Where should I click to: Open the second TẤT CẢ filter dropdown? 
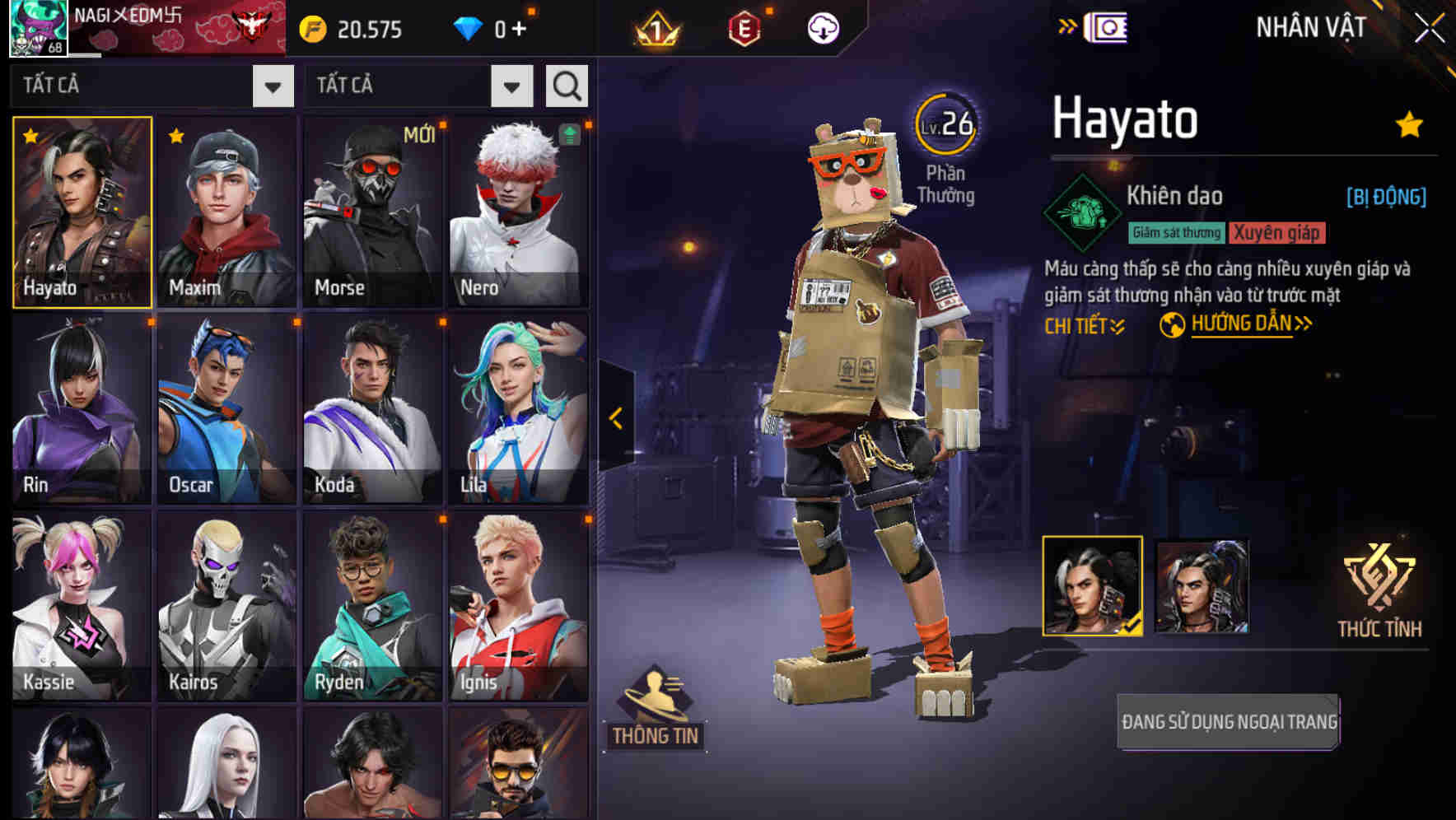(x=510, y=85)
